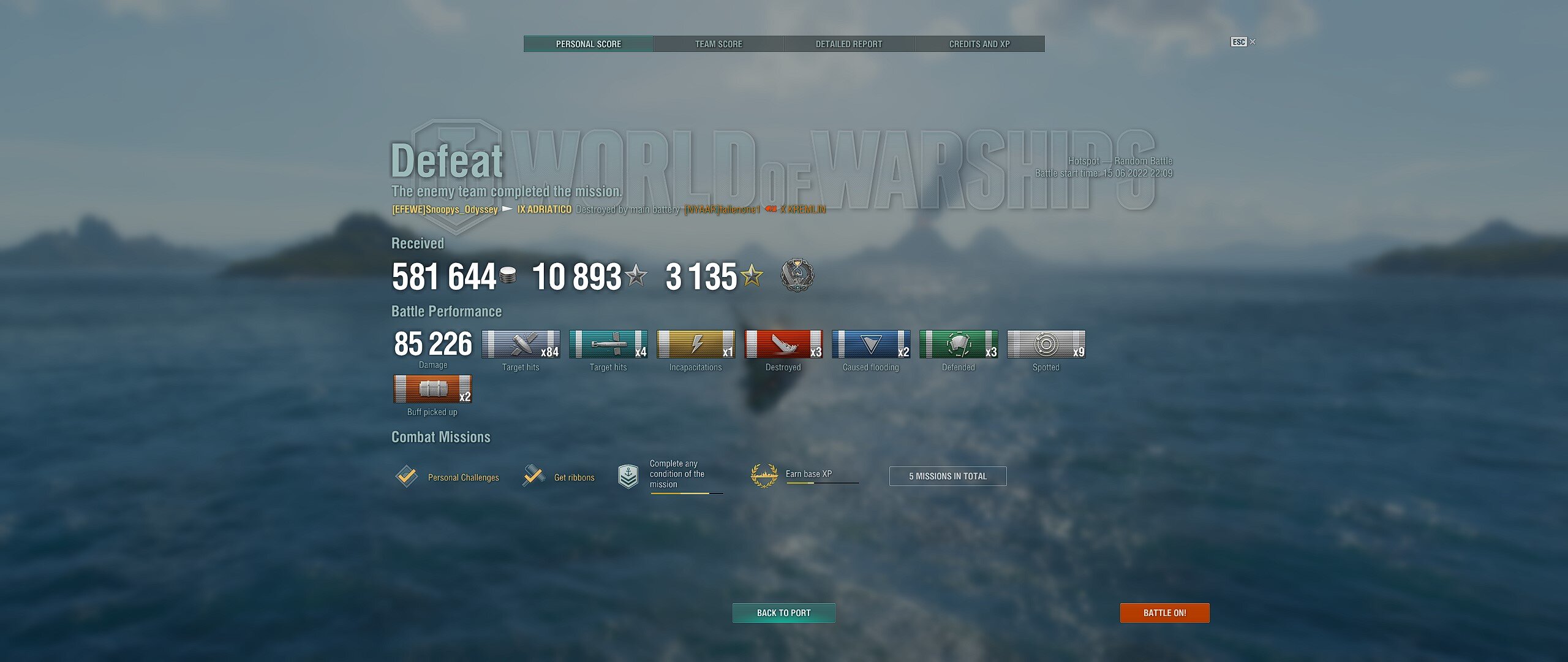Viewport: 1568px width, 662px height.
Task: Select the Personal Score tab
Action: tap(588, 44)
